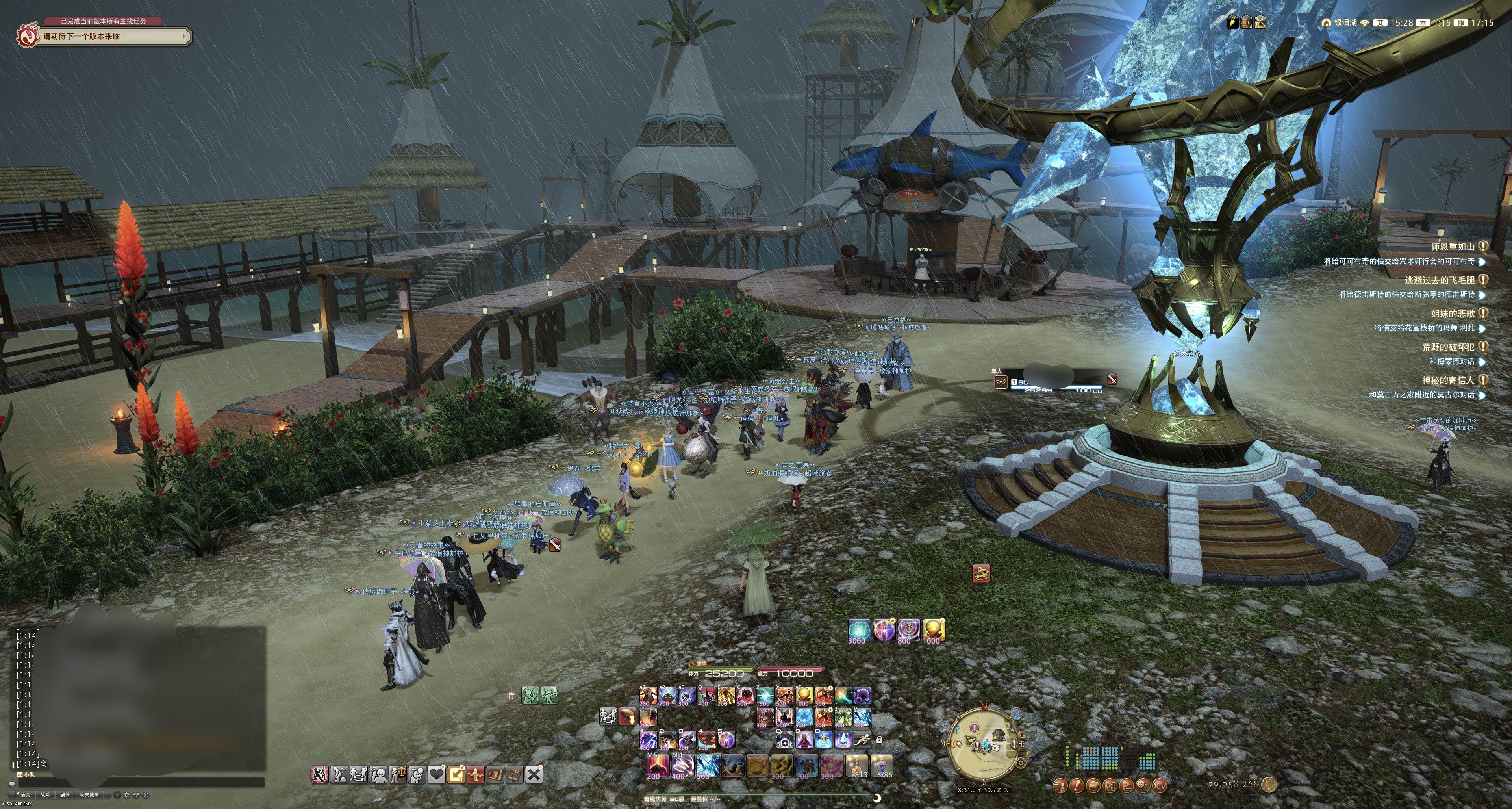
Task: Select the 师恩重如山 quest entry
Action: click(x=1452, y=247)
